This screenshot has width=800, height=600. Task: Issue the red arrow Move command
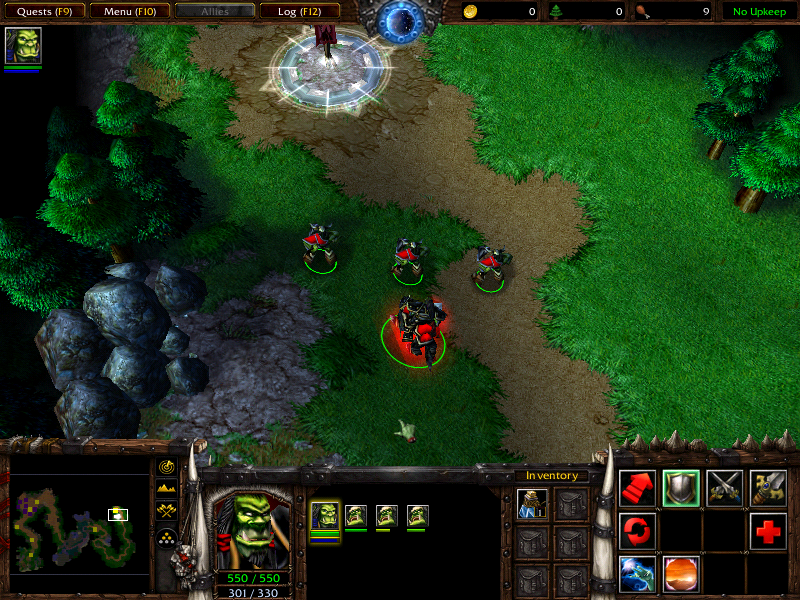point(637,488)
